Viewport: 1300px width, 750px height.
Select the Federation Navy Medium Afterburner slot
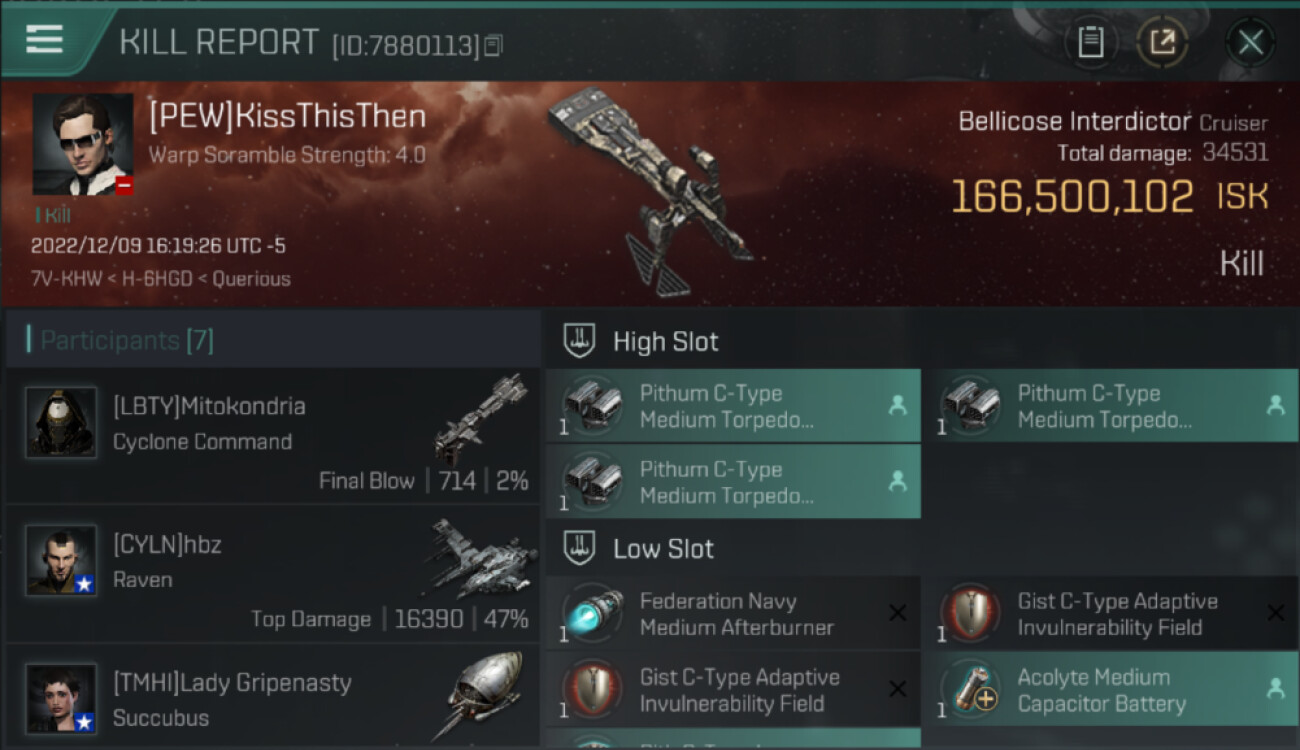[732, 614]
